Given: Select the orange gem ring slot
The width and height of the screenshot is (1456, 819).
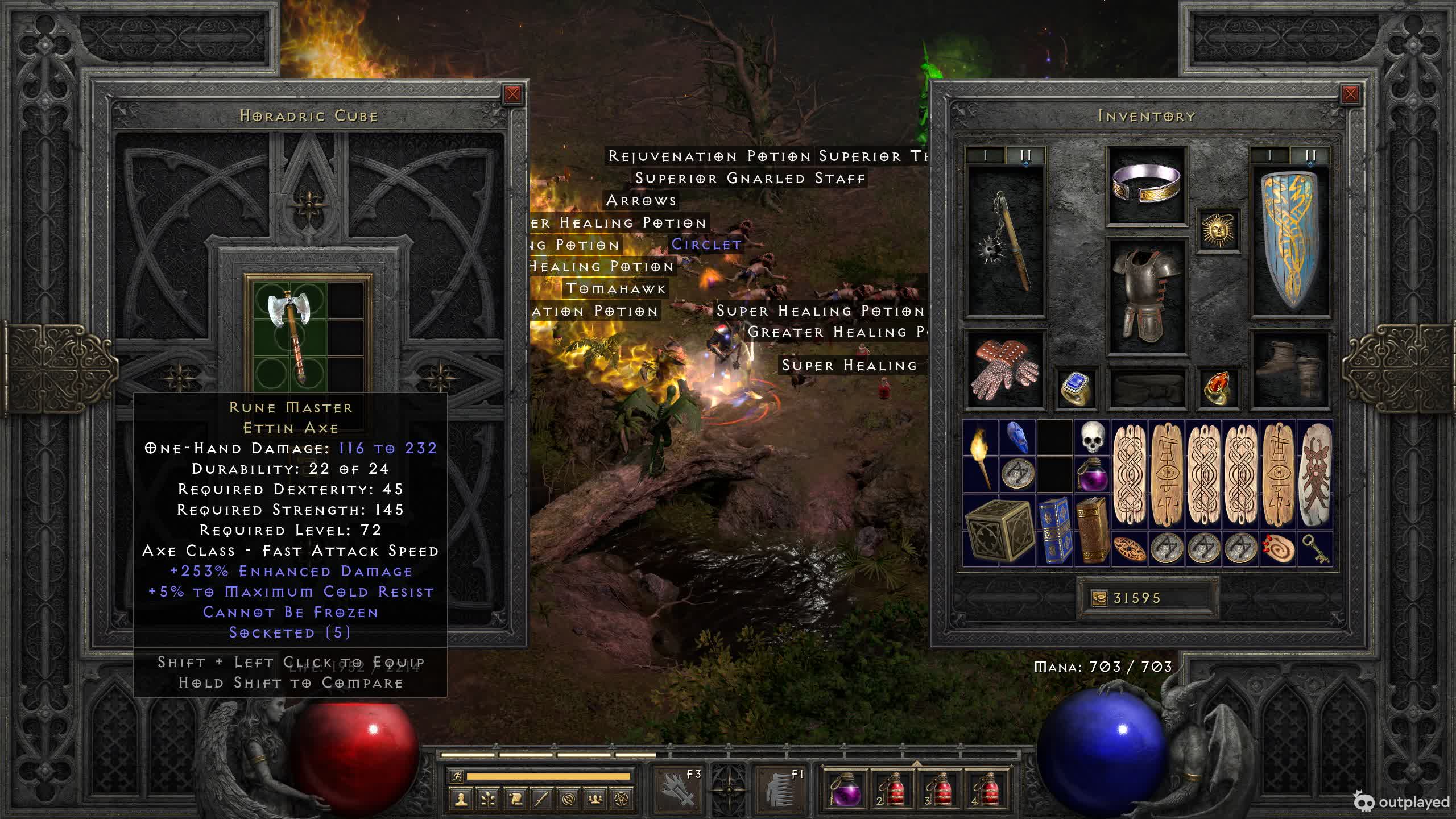Looking at the screenshot, I should click(1217, 388).
